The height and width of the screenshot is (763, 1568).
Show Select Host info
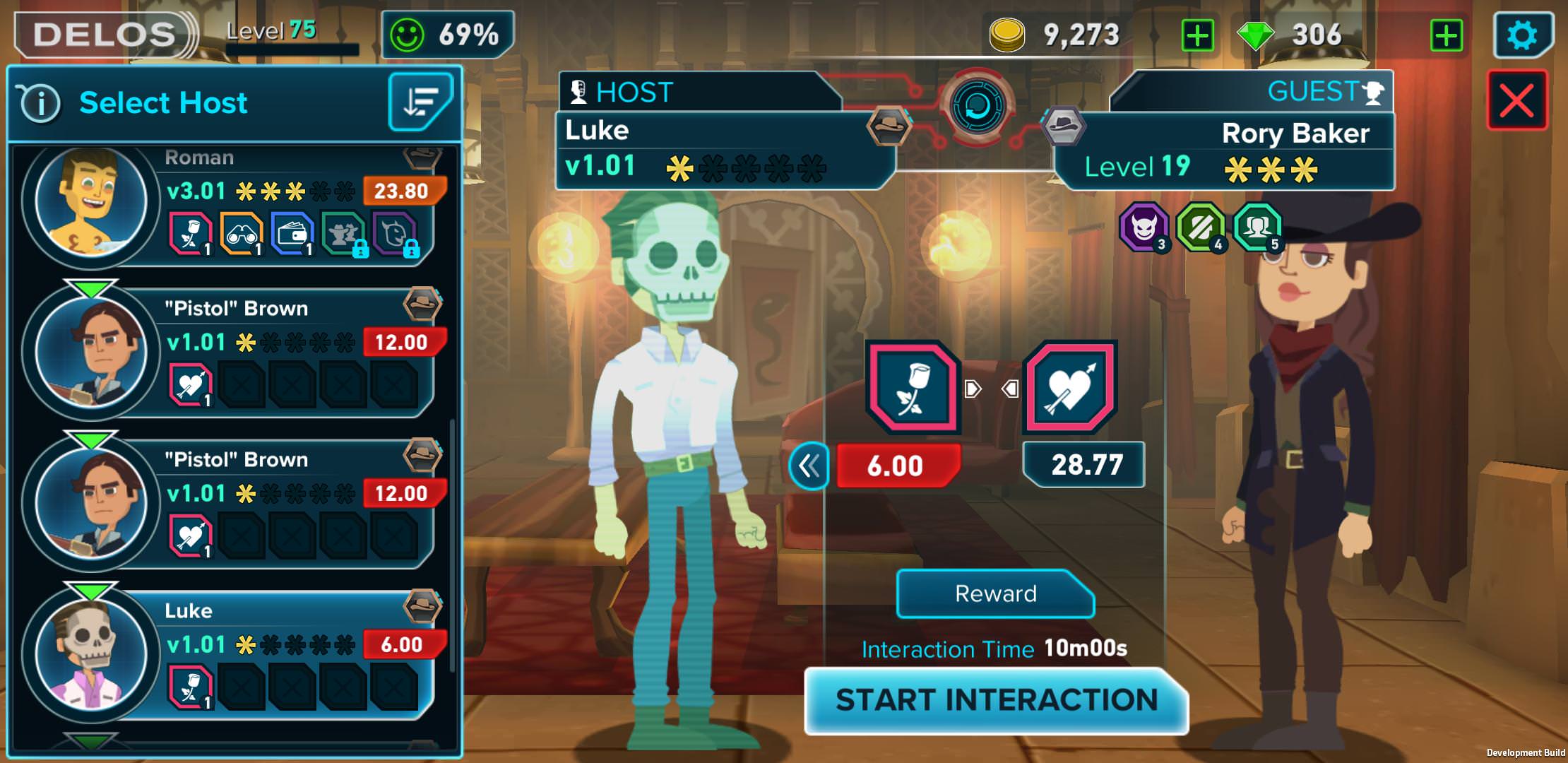pyautogui.click(x=39, y=103)
